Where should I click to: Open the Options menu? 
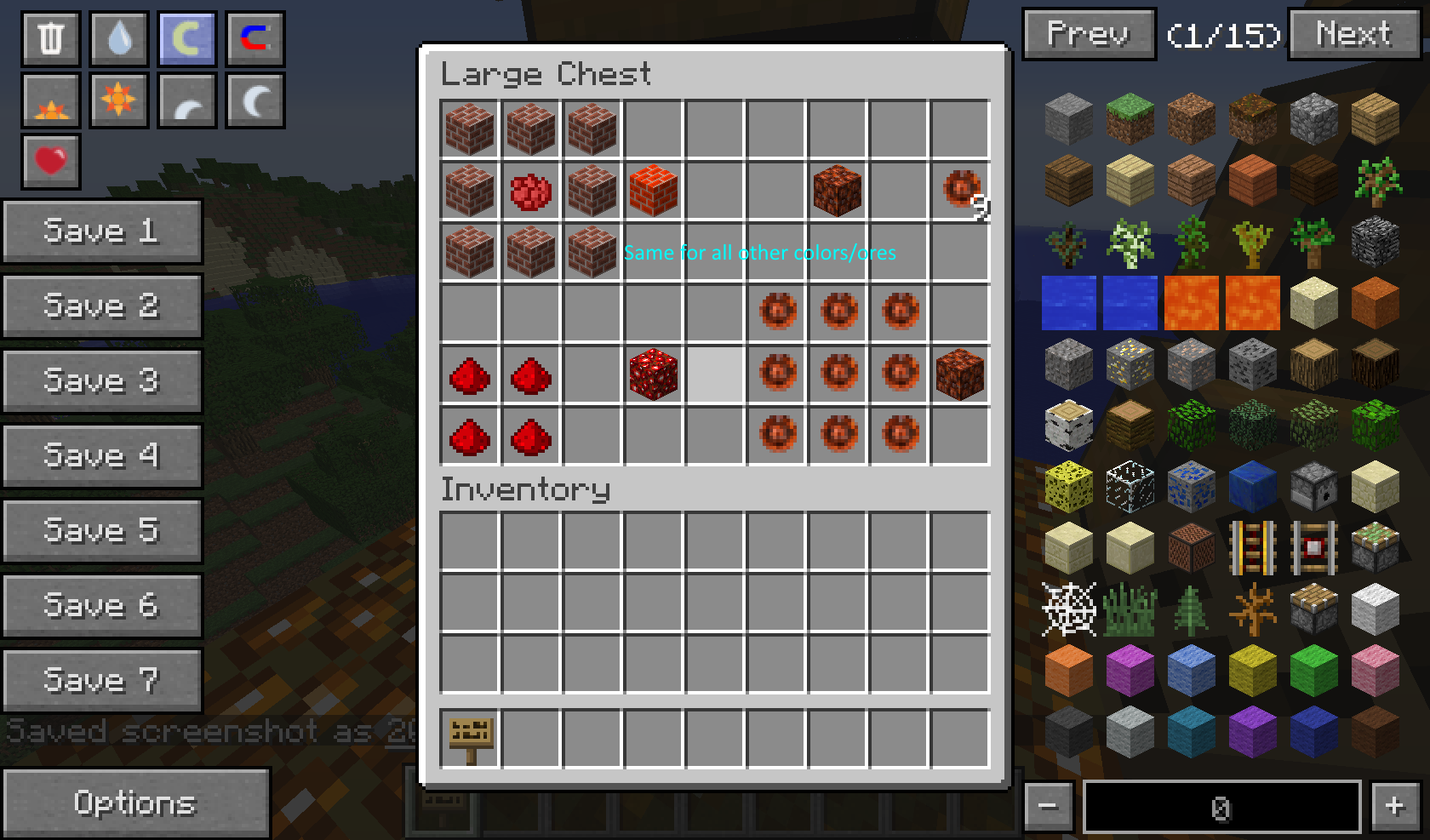click(136, 803)
